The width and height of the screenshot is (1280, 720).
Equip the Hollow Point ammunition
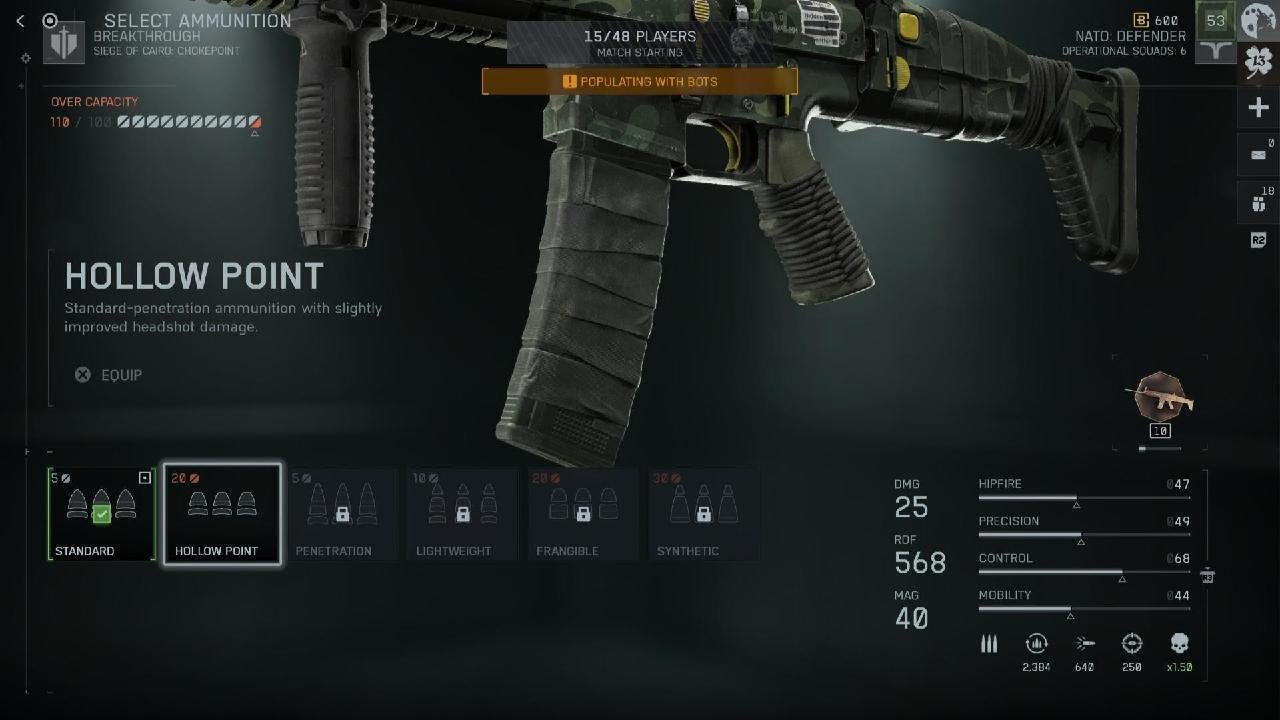110,375
